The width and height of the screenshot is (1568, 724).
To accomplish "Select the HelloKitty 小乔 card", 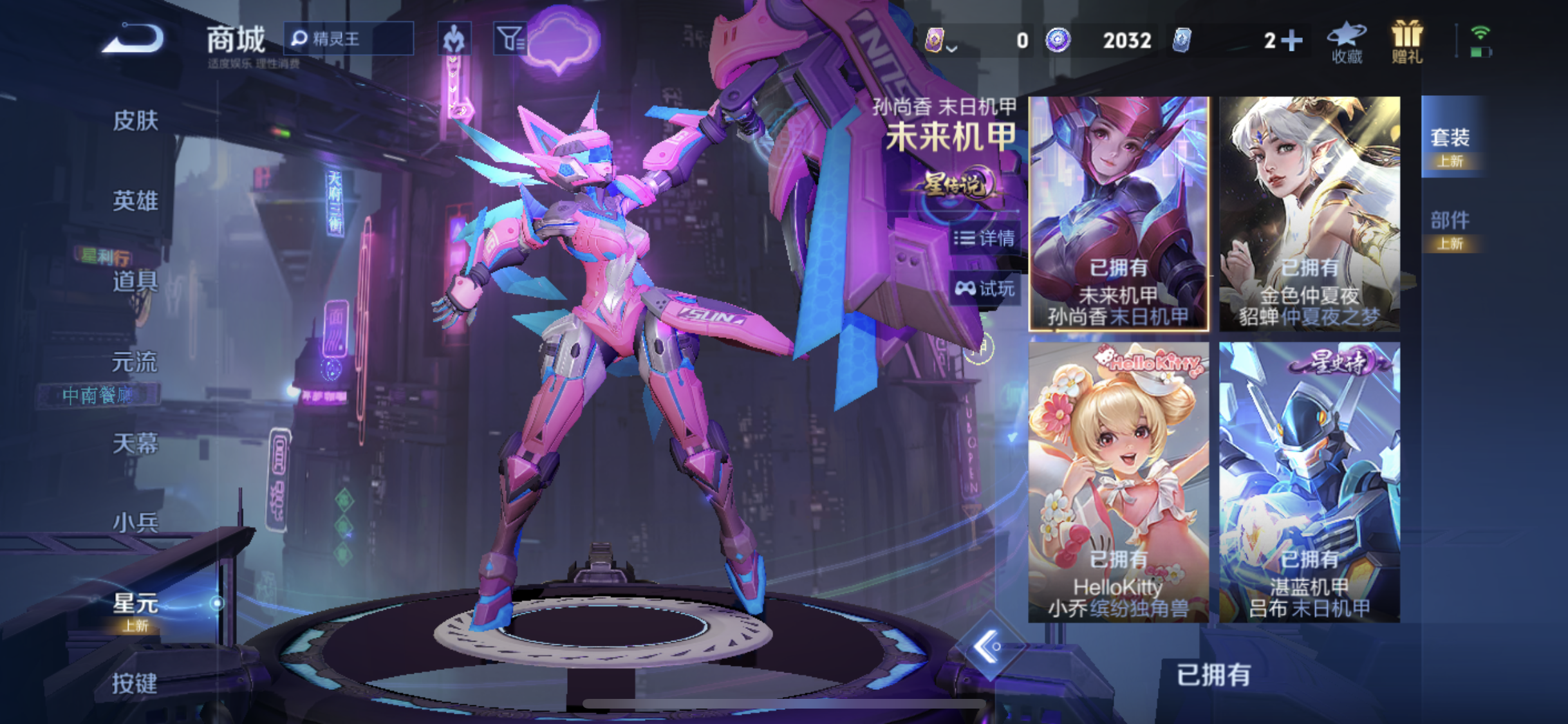I will 1119,481.
